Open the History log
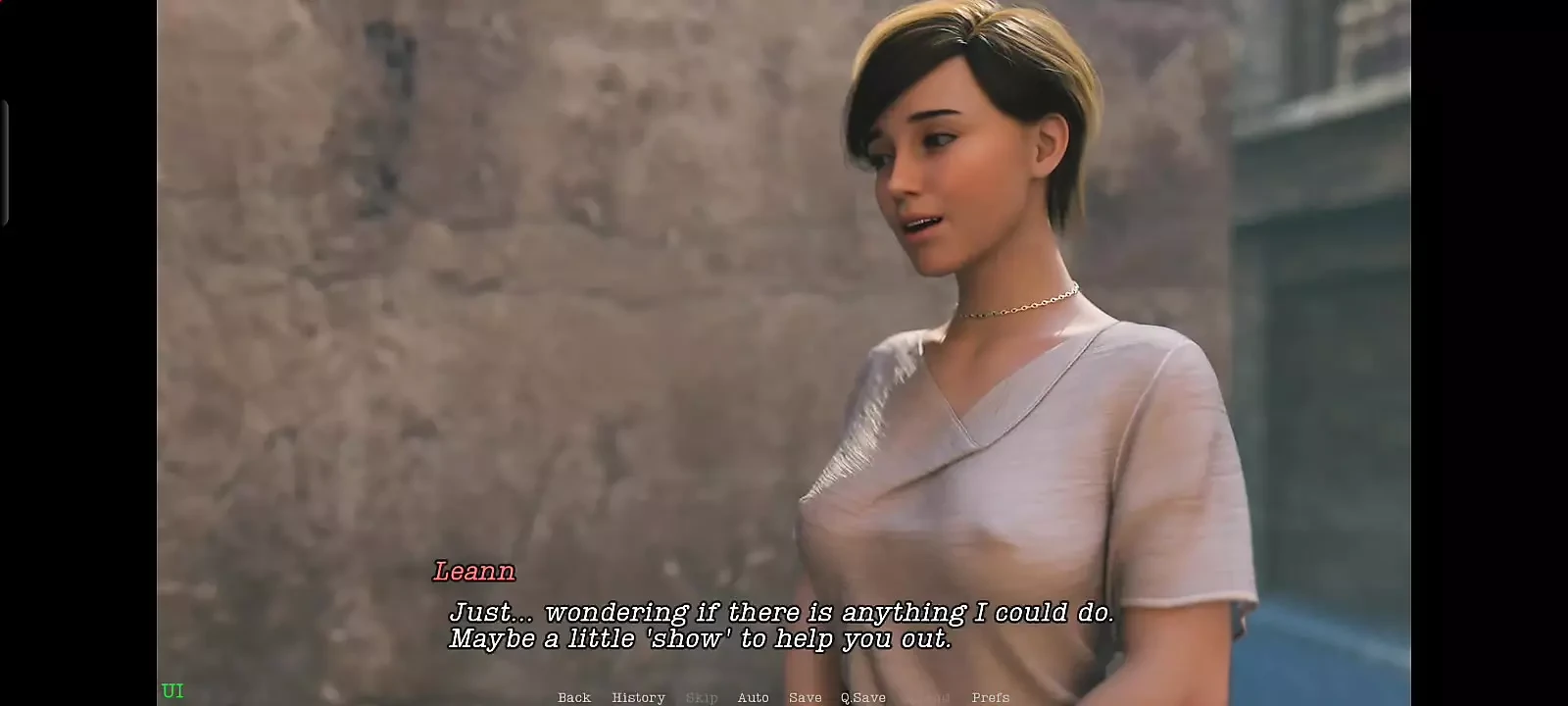The image size is (1568, 706). [637, 697]
